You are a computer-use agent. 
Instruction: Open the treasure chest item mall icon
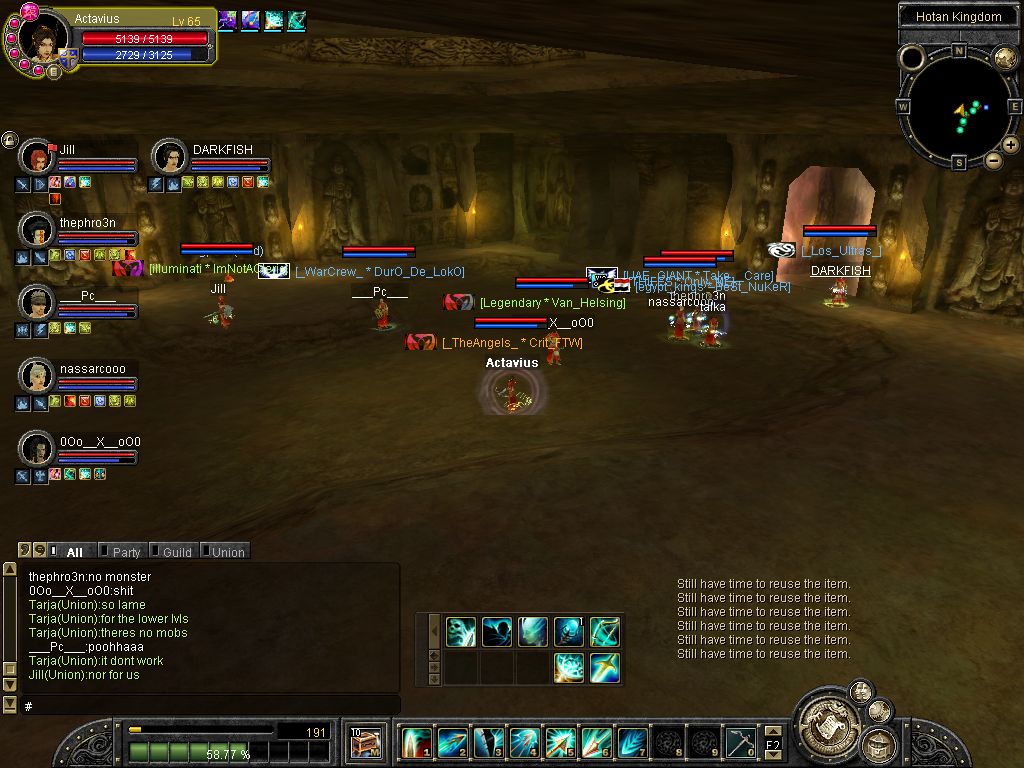(x=366, y=742)
